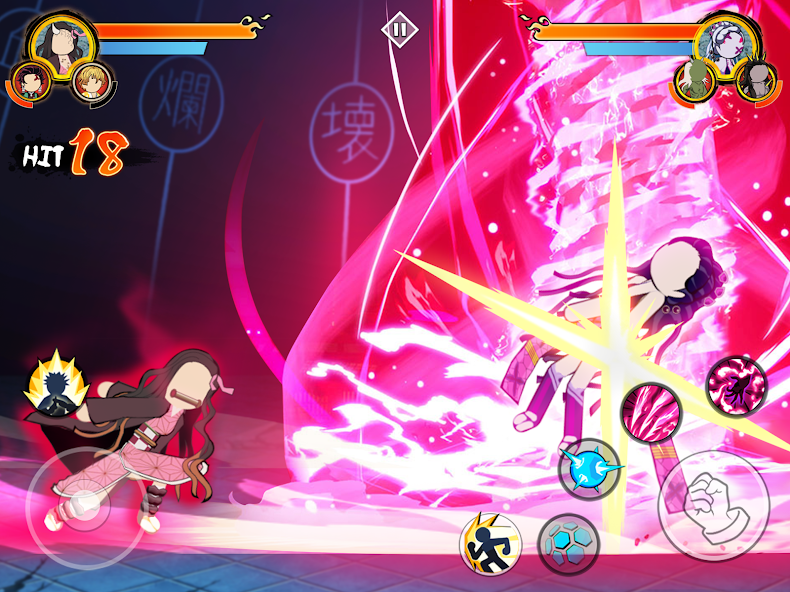
Task: Switch to the red-haired teammate portrait
Action: coord(33,81)
